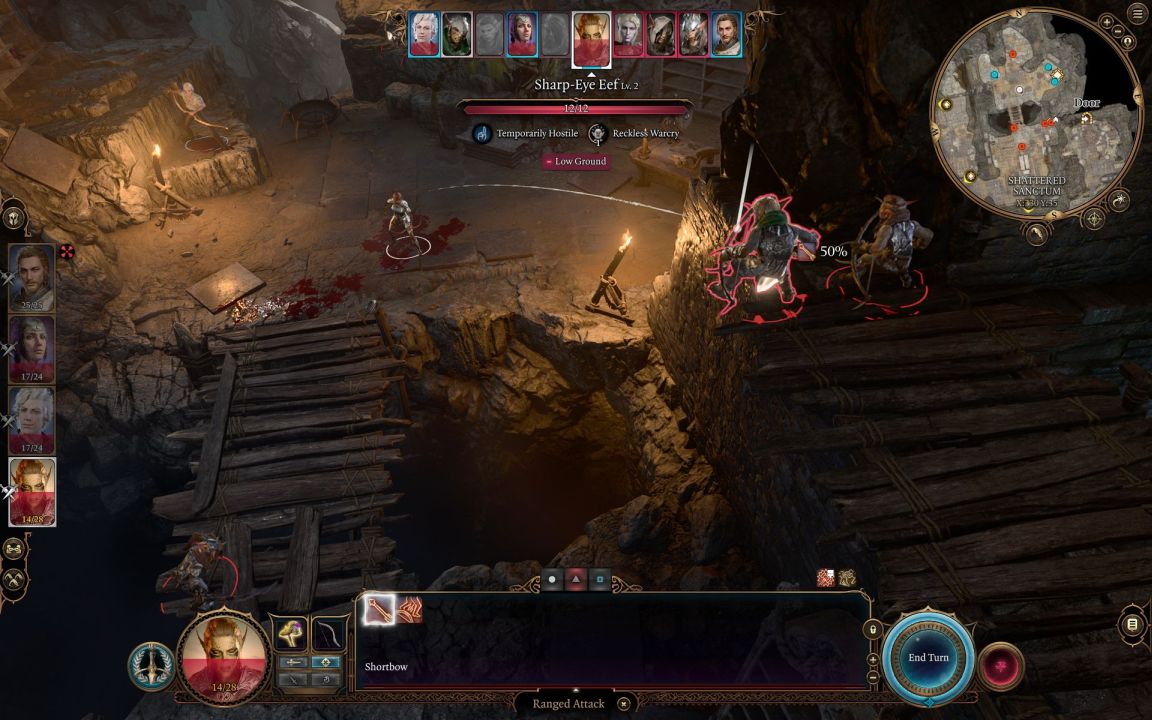Viewport: 1152px width, 720px height.
Task: End the current turn
Action: coord(928,657)
